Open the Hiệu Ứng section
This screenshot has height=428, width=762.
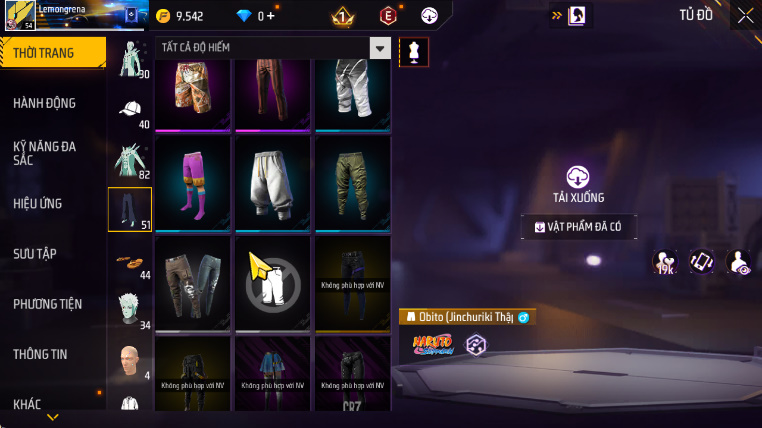coord(38,204)
